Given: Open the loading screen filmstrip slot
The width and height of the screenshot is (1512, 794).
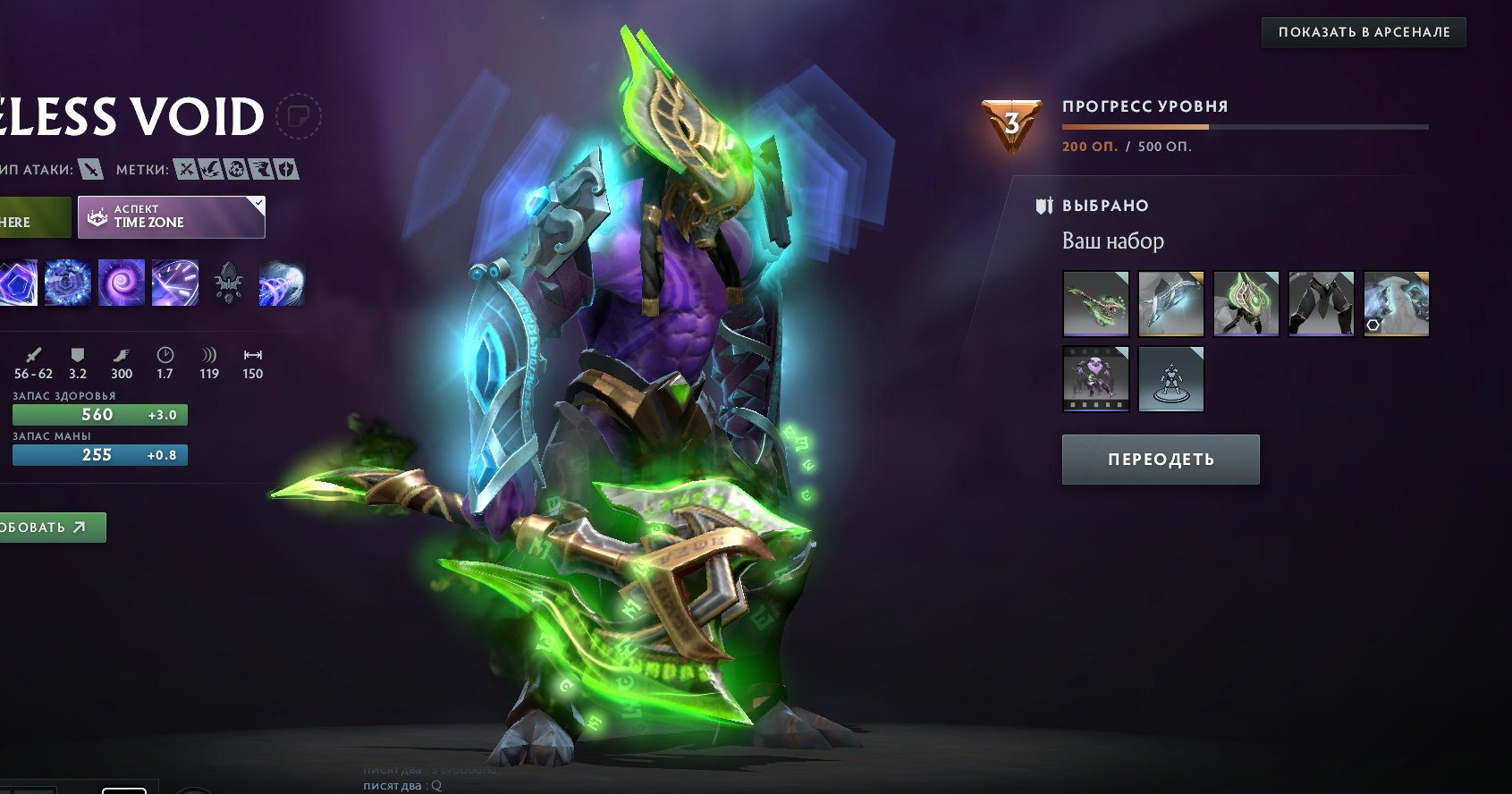Looking at the screenshot, I should pos(1095,379).
